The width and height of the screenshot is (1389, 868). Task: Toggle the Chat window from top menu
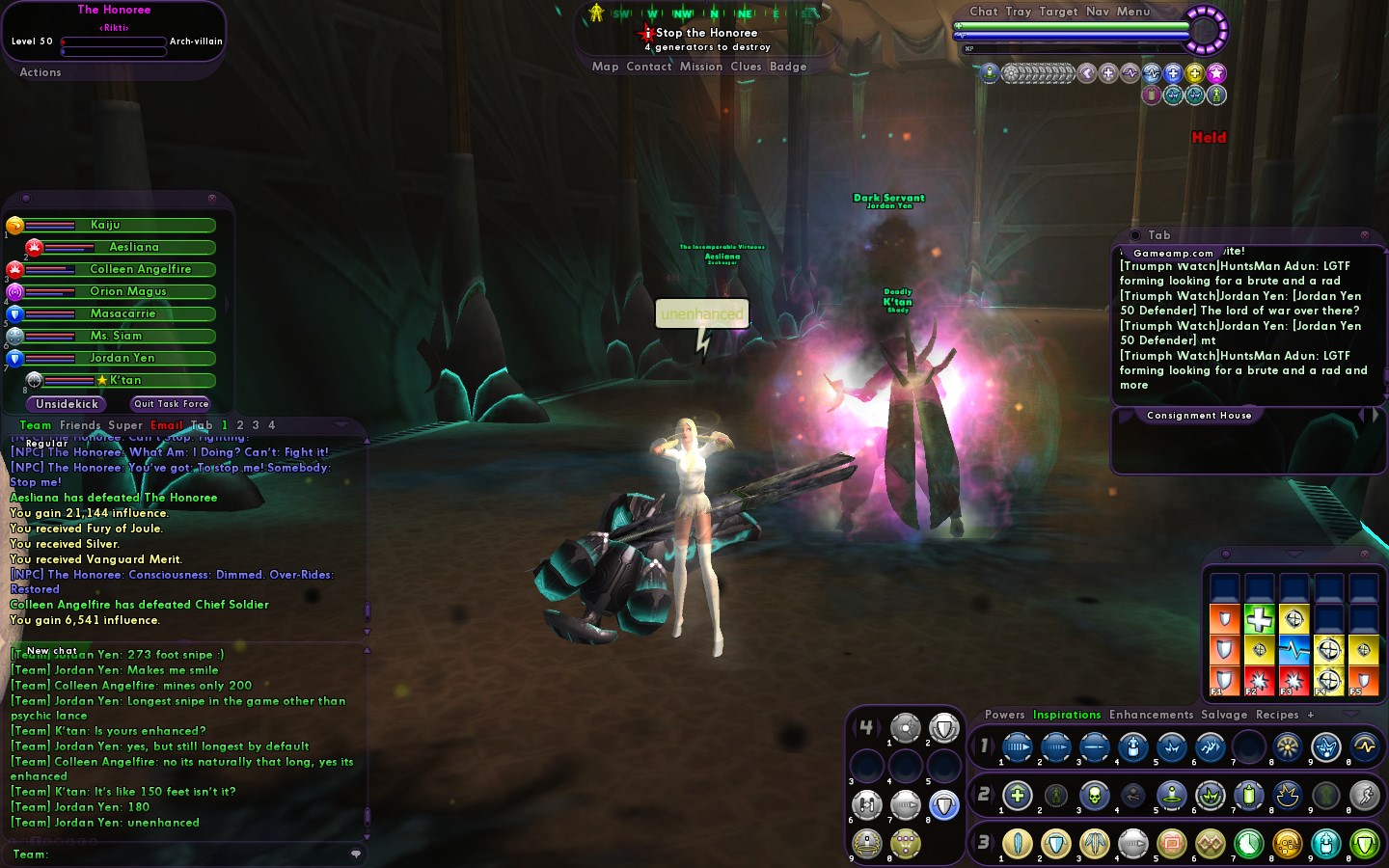coord(984,12)
